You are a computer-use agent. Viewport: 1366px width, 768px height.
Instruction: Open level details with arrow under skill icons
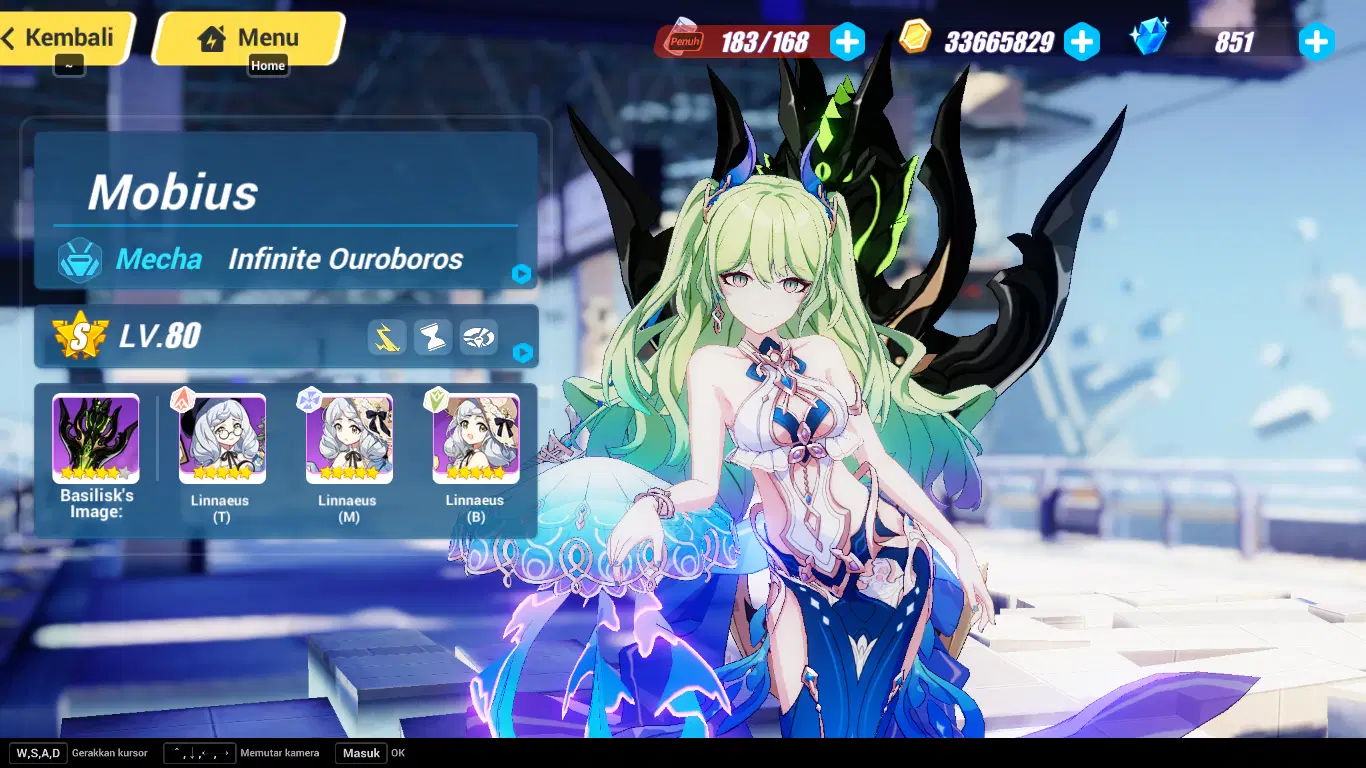coord(521,352)
